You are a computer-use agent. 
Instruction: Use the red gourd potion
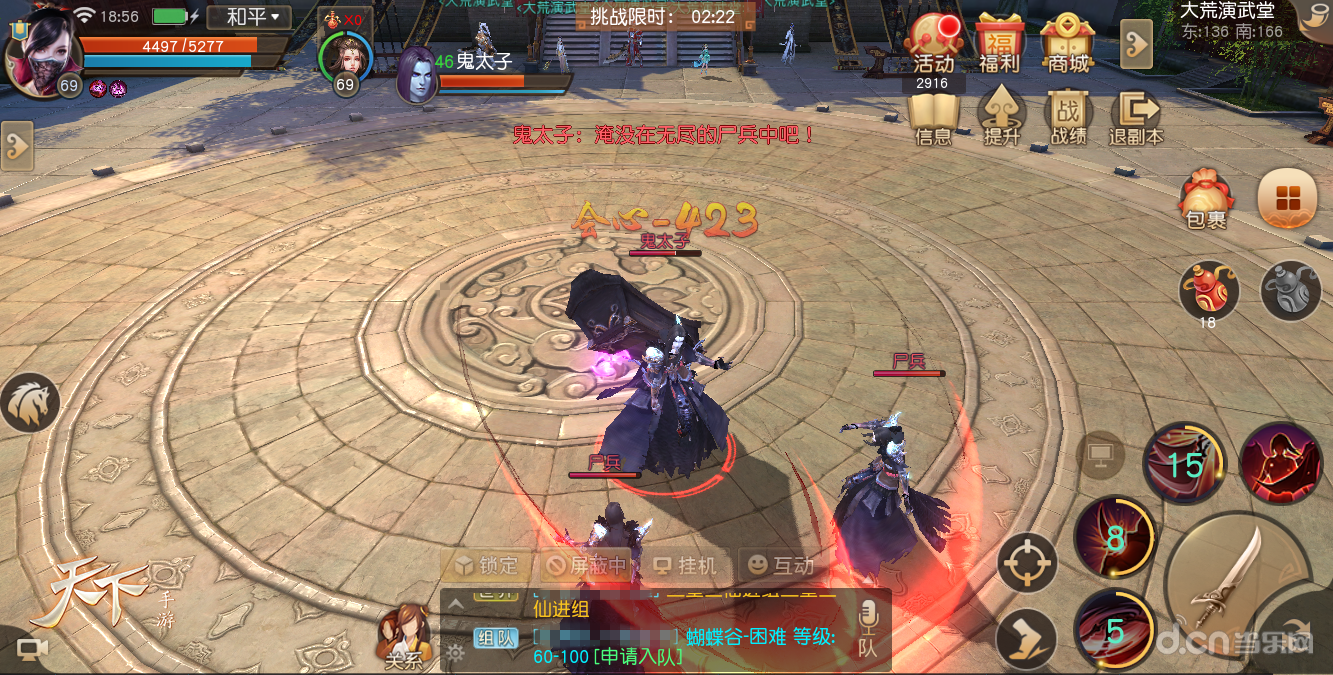click(x=1208, y=290)
